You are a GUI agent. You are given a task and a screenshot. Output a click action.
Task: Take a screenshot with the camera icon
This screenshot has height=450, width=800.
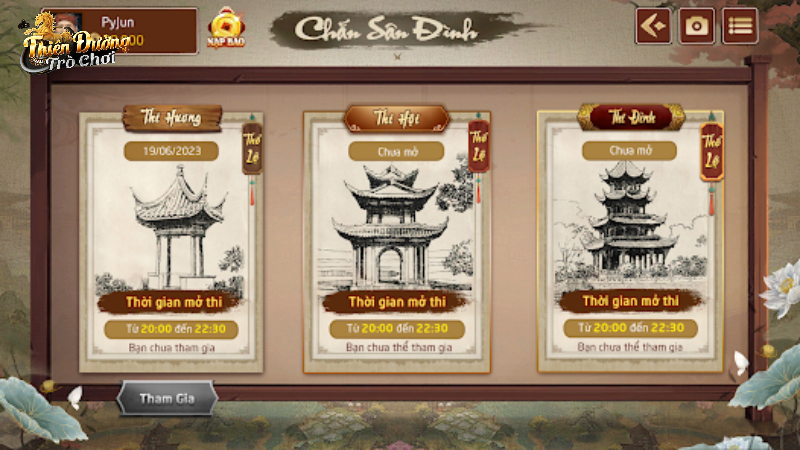coord(697,27)
